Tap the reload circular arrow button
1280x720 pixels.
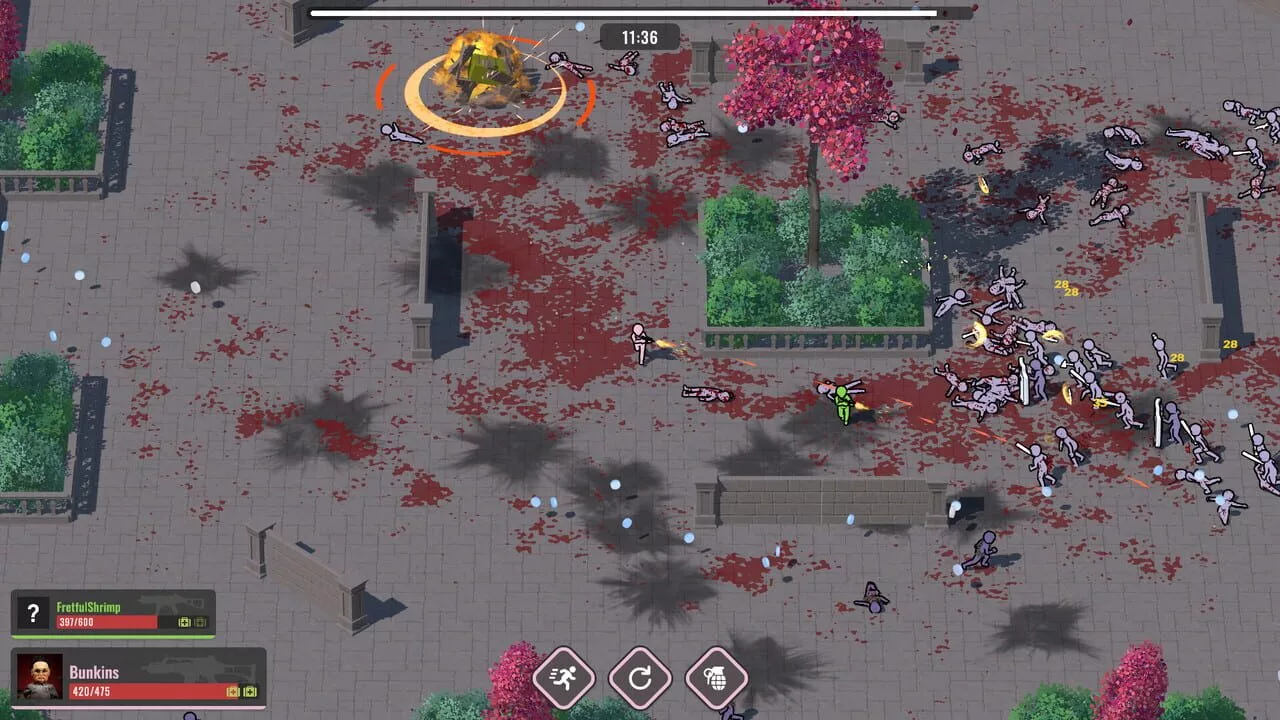pyautogui.click(x=640, y=678)
